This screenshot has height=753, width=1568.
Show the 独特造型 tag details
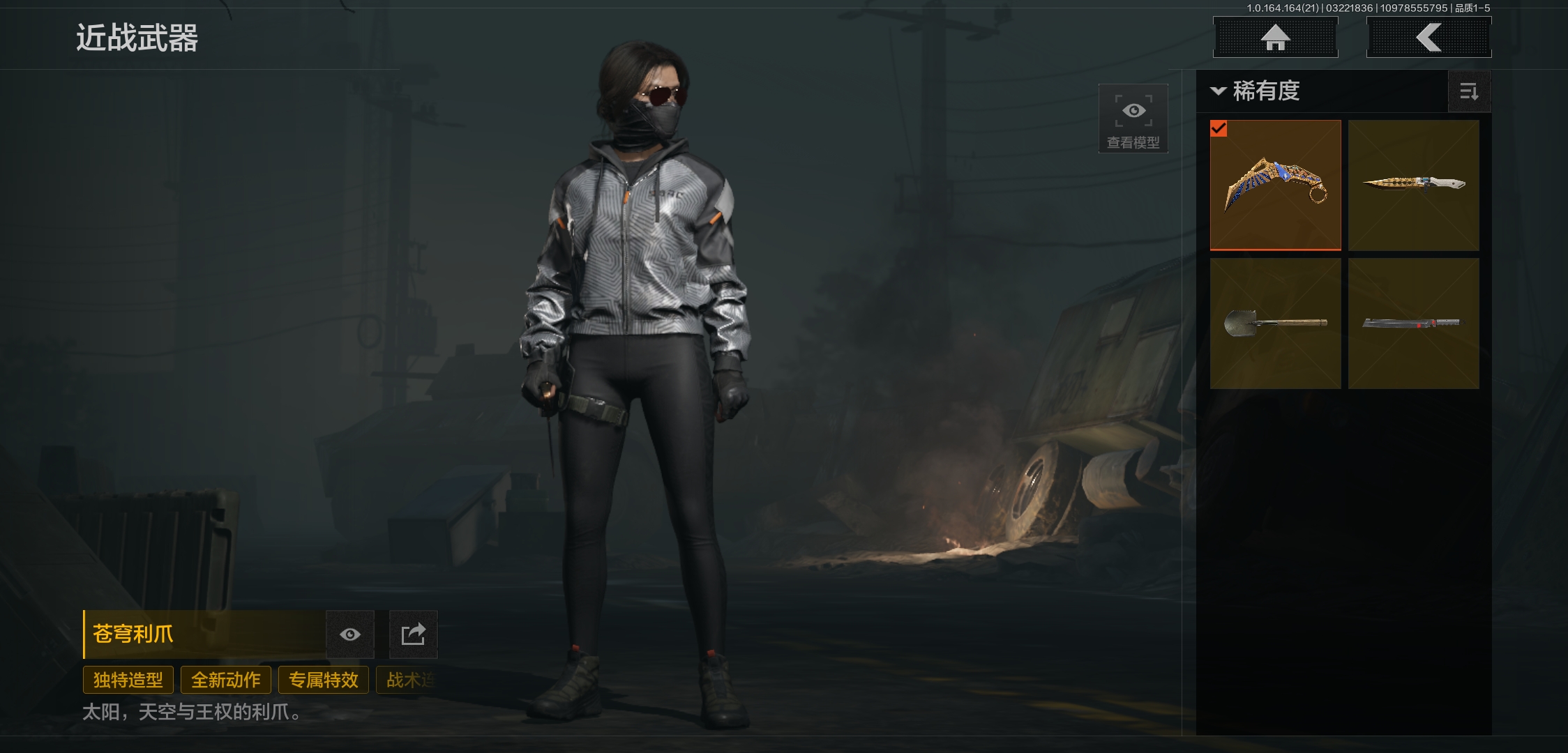coord(128,680)
